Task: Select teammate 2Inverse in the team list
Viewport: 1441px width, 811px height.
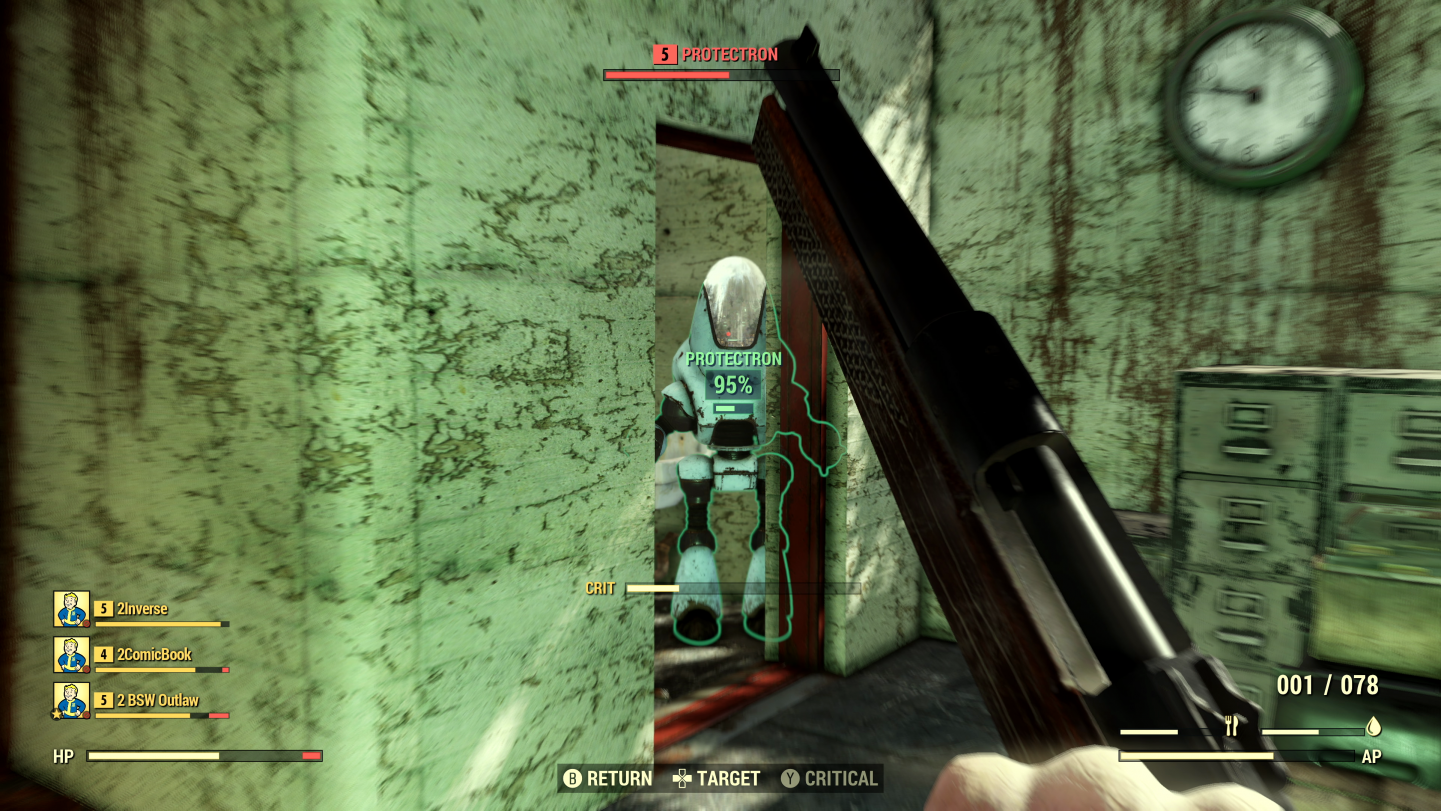Action: 142,609
